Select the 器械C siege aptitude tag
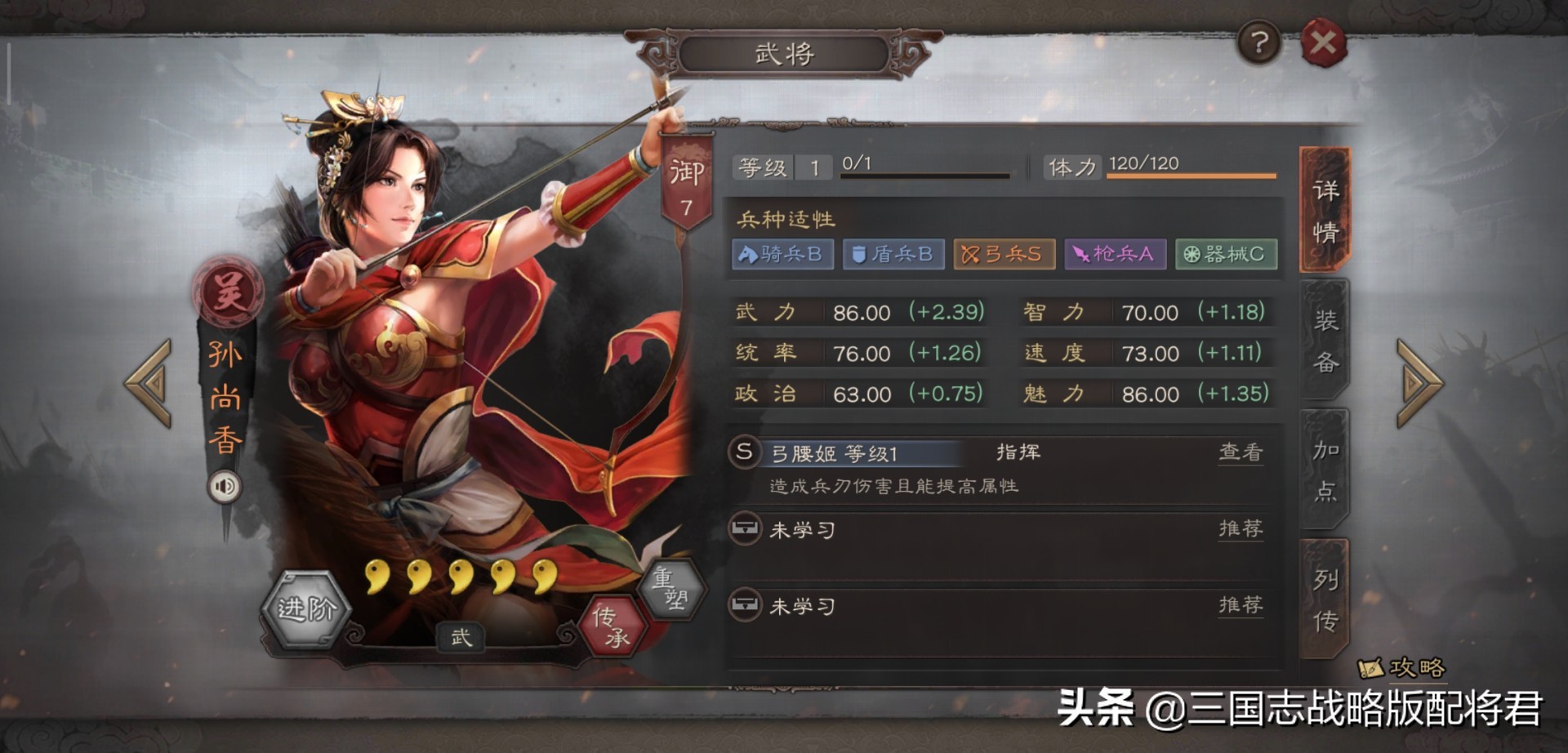Viewport: 1568px width, 753px height. pos(1226,254)
